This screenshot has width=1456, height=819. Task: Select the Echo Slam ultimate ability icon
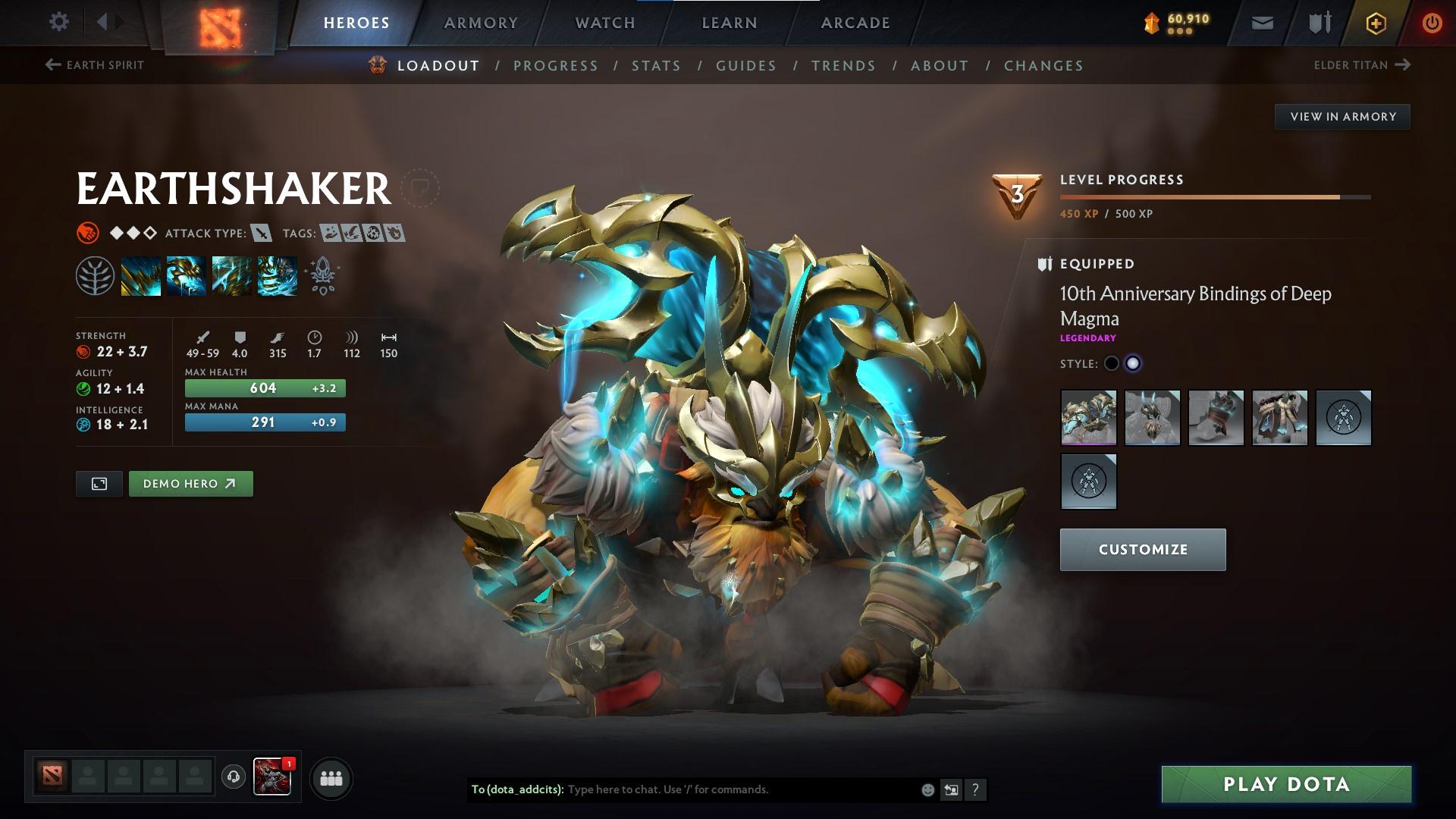coord(276,275)
